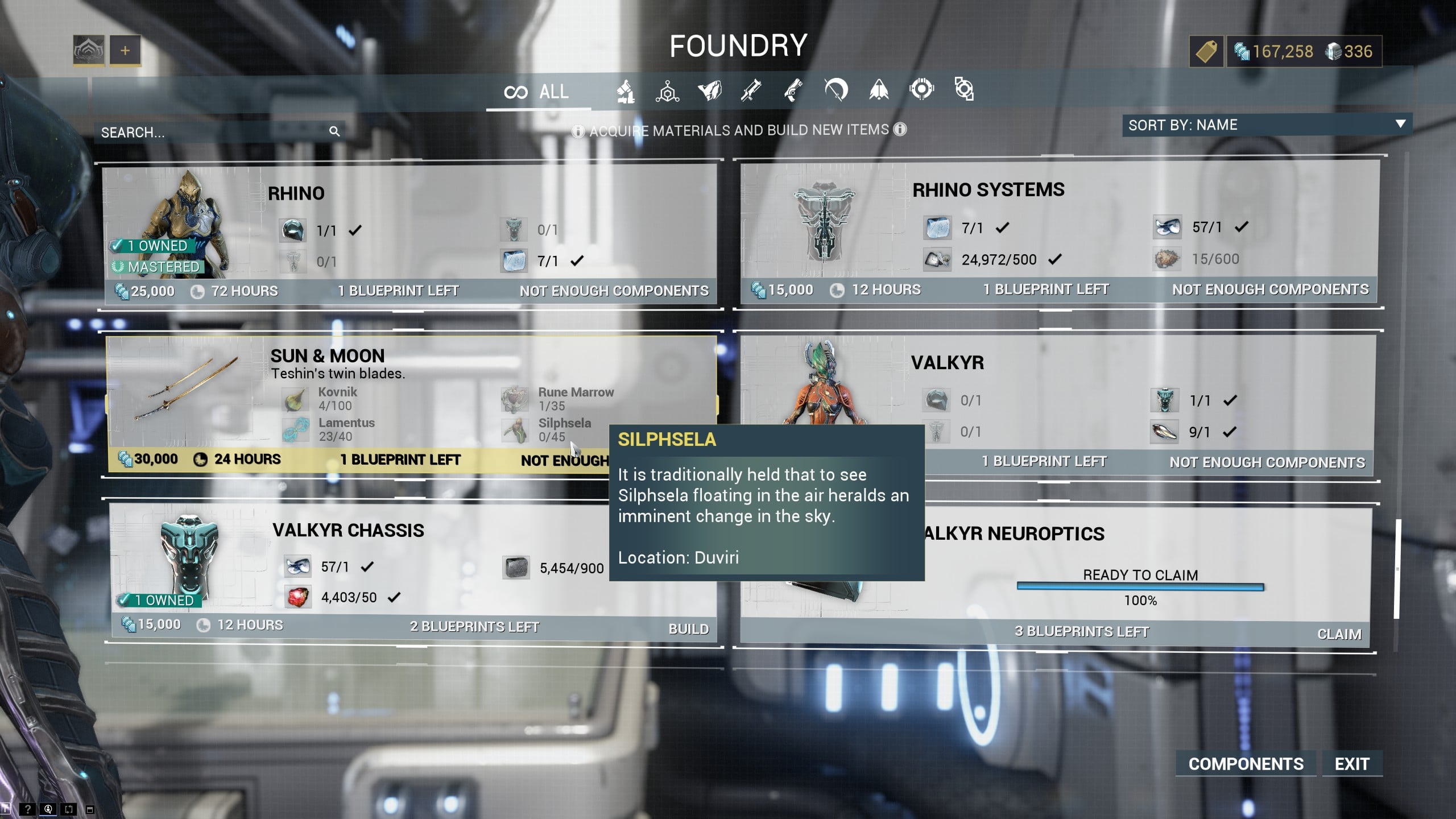Open the chat help question mark at bottom left
The height and width of the screenshot is (819, 1456).
27,810
